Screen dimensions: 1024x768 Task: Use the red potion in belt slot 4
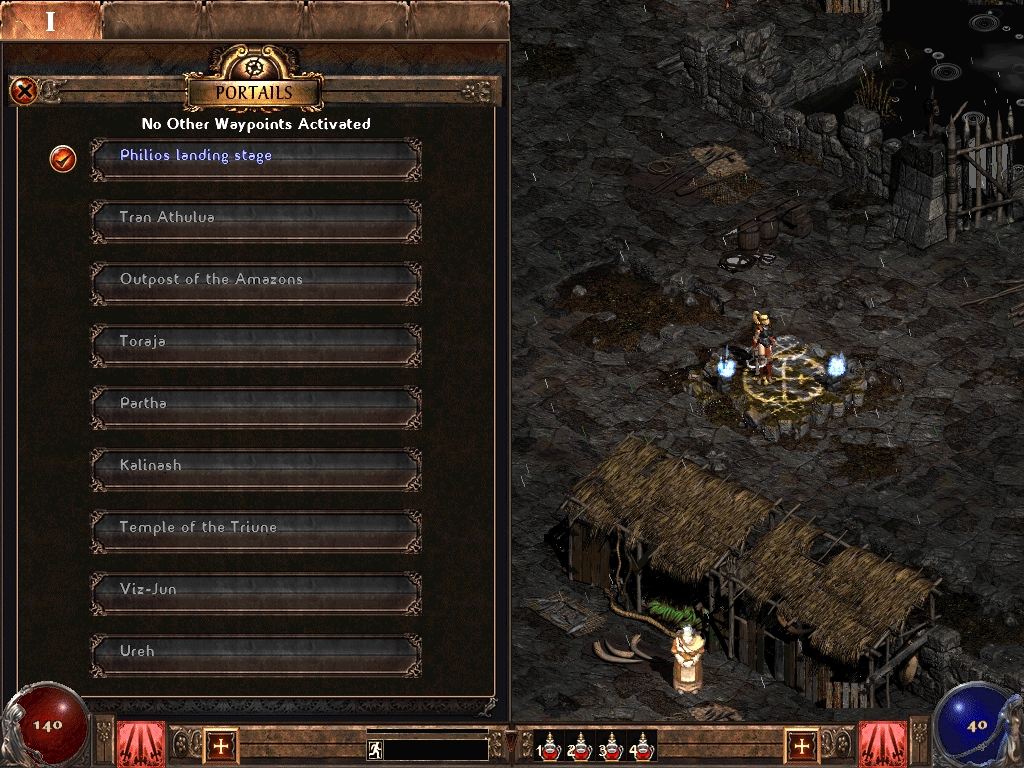(641, 747)
